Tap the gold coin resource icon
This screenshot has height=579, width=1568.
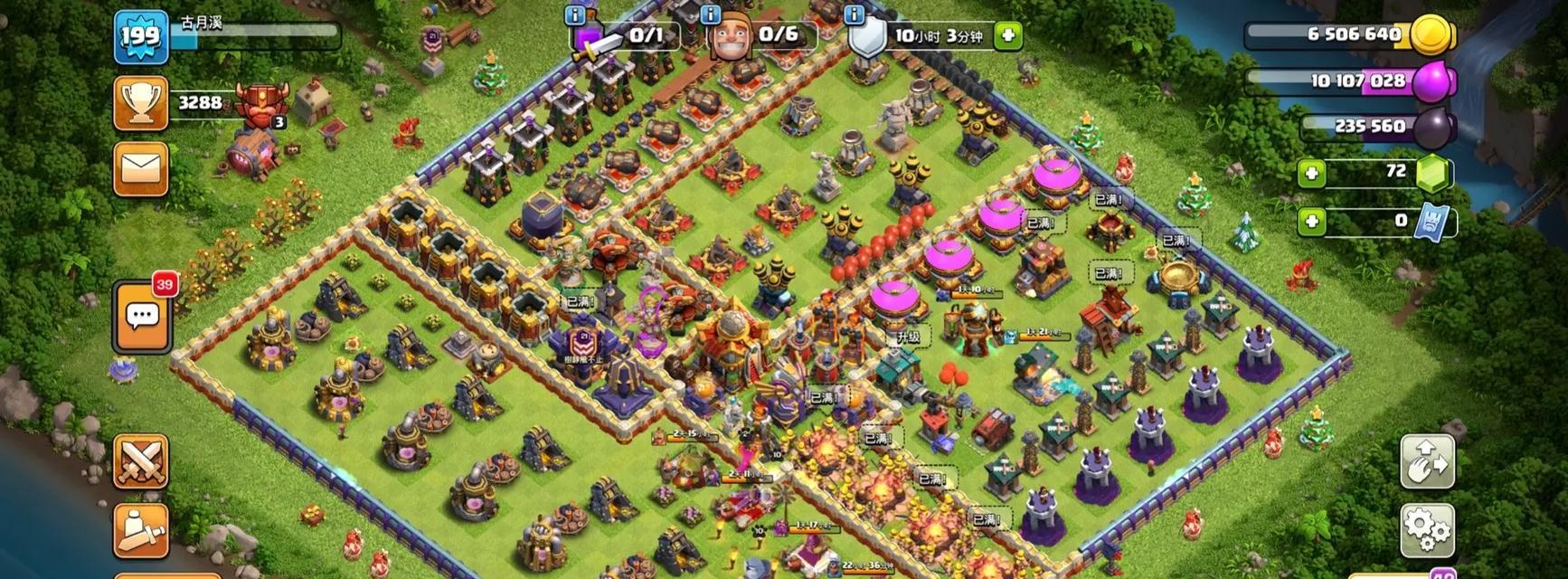(1432, 35)
